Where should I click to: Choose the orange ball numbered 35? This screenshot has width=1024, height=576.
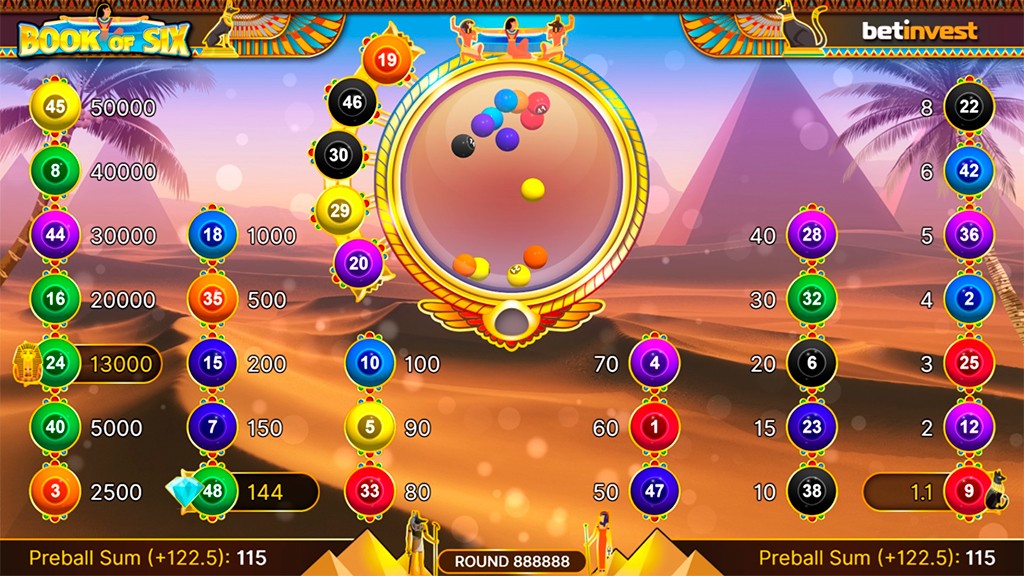pyautogui.click(x=213, y=300)
